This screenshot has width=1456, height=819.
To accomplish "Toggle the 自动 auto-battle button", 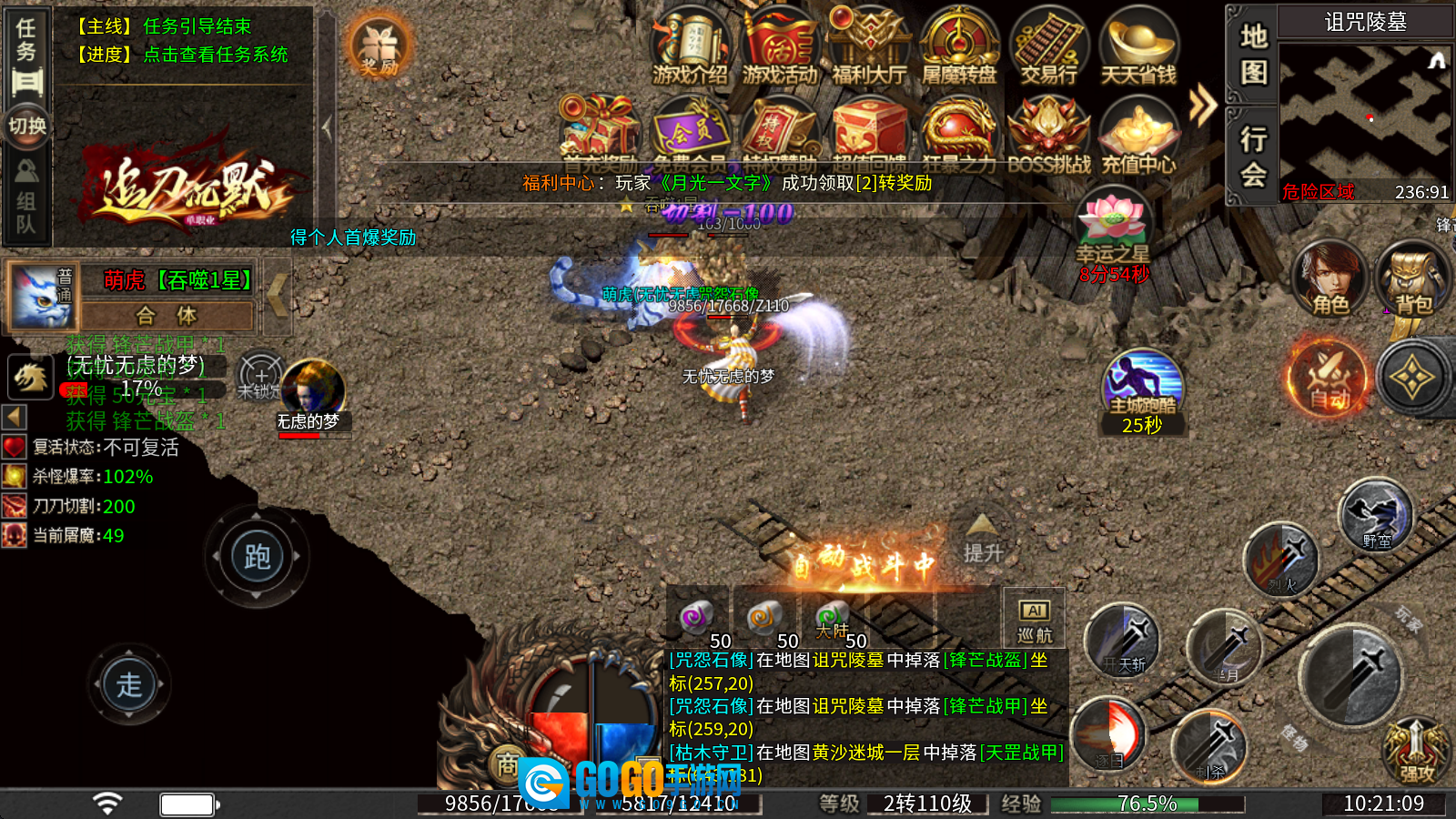I will pos(1329,378).
